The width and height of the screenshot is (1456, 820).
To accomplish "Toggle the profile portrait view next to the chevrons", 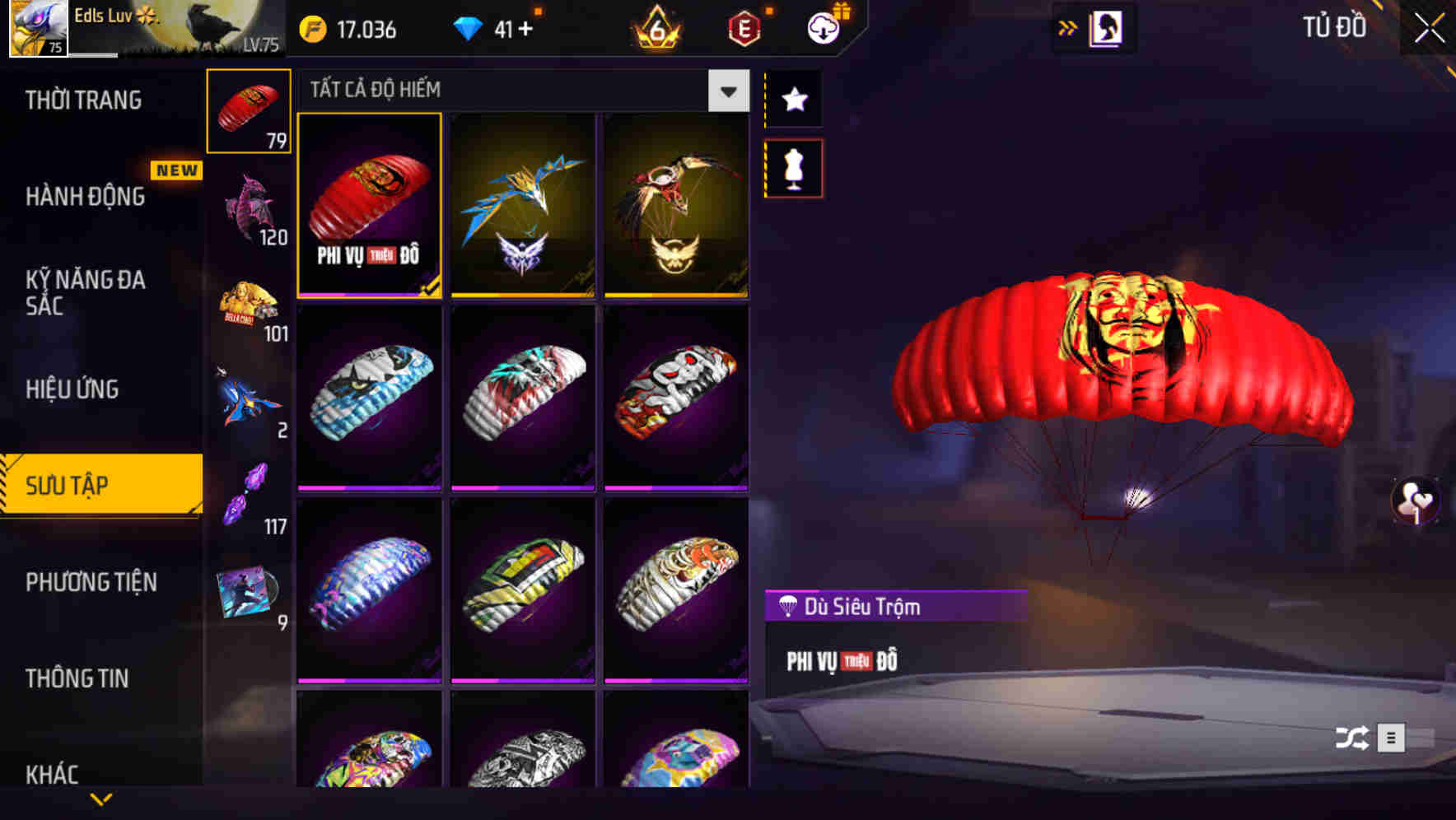I will [1105, 26].
